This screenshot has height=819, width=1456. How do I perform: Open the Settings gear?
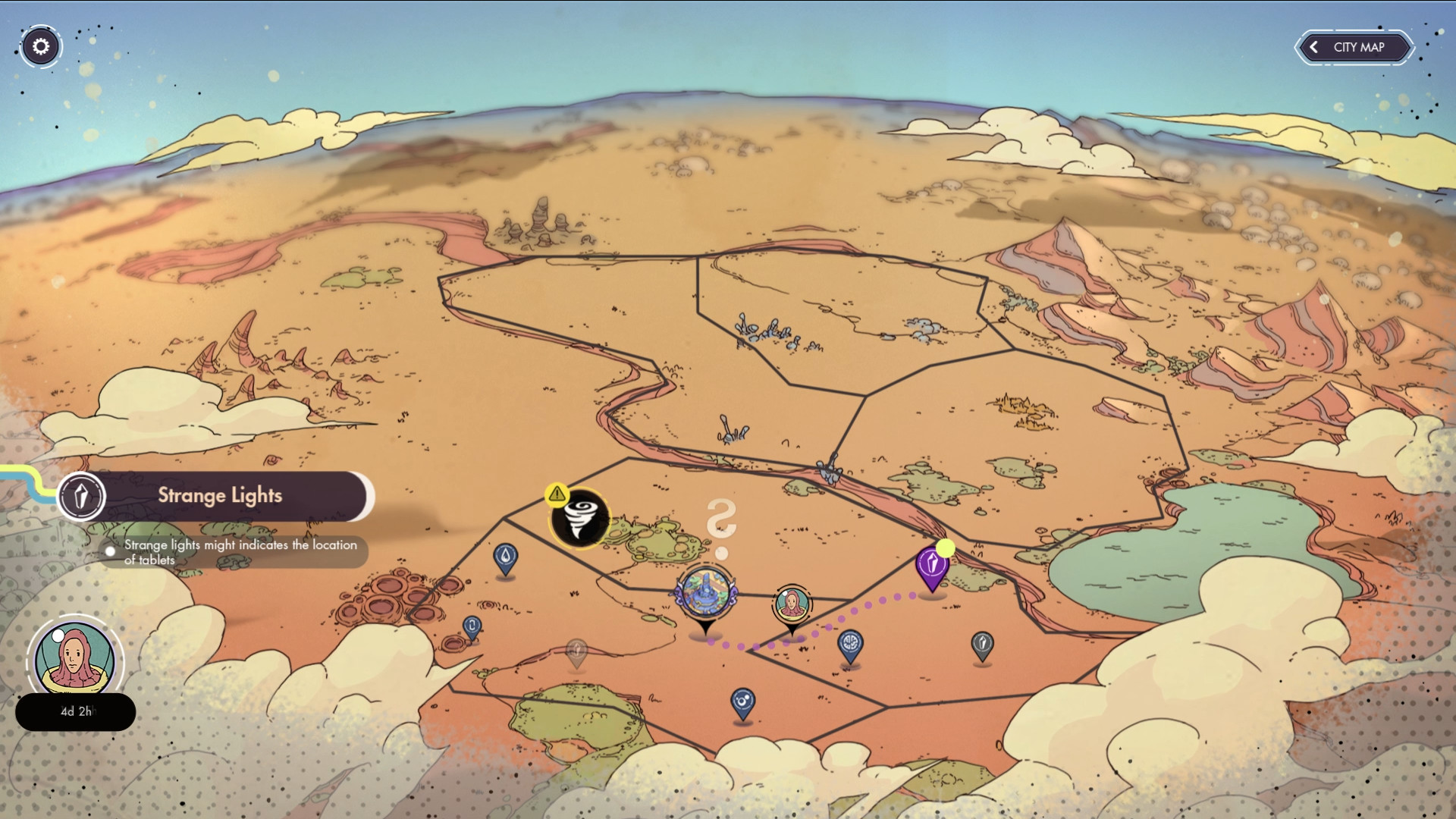pos(41,46)
